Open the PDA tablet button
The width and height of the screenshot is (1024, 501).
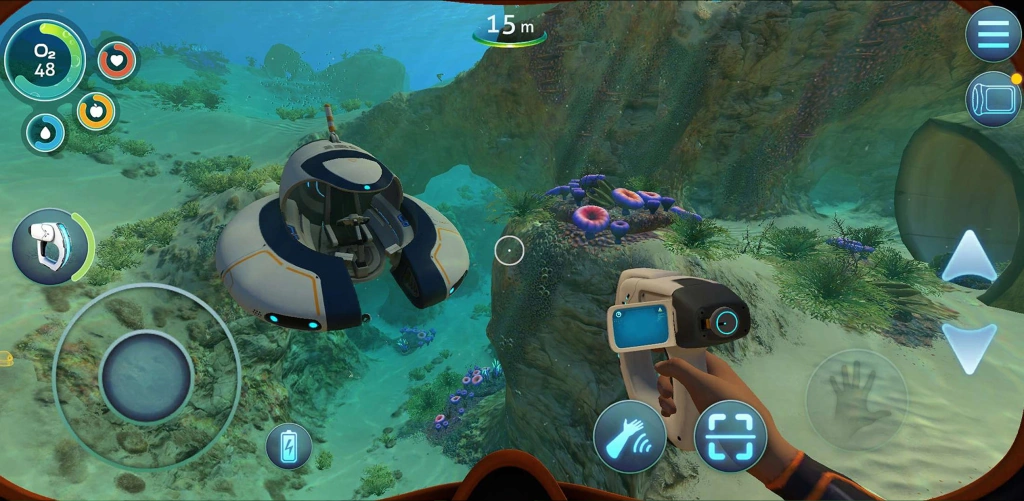point(991,99)
